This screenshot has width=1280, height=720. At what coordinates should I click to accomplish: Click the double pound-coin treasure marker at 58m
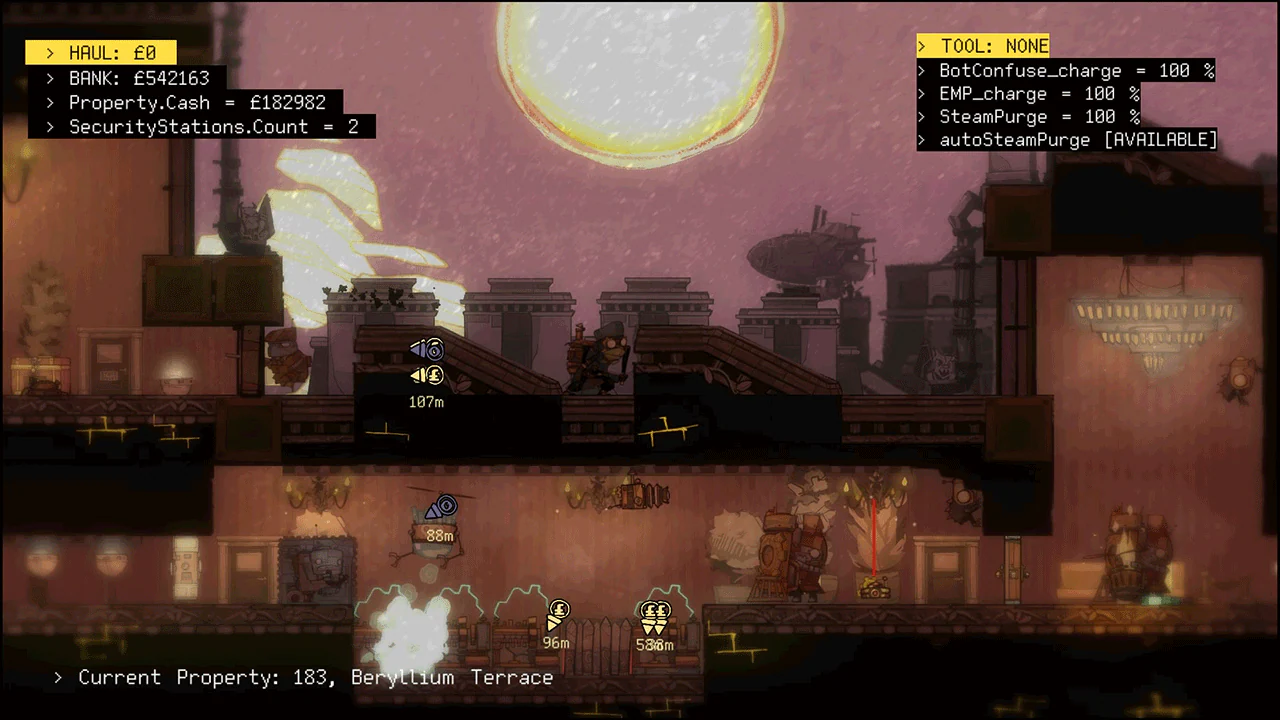(654, 610)
